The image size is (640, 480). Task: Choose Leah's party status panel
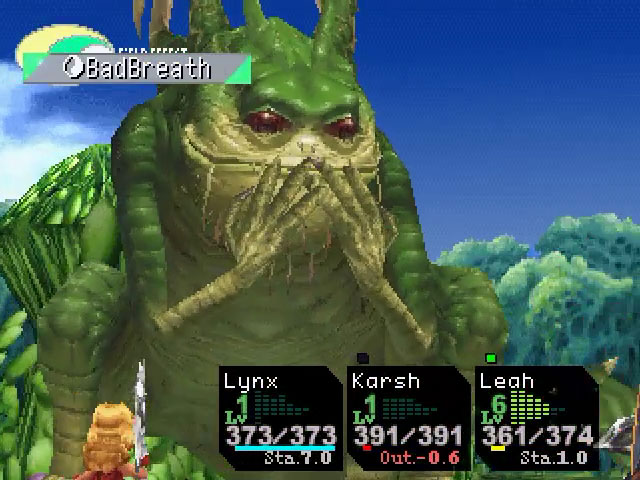pyautogui.click(x=536, y=418)
